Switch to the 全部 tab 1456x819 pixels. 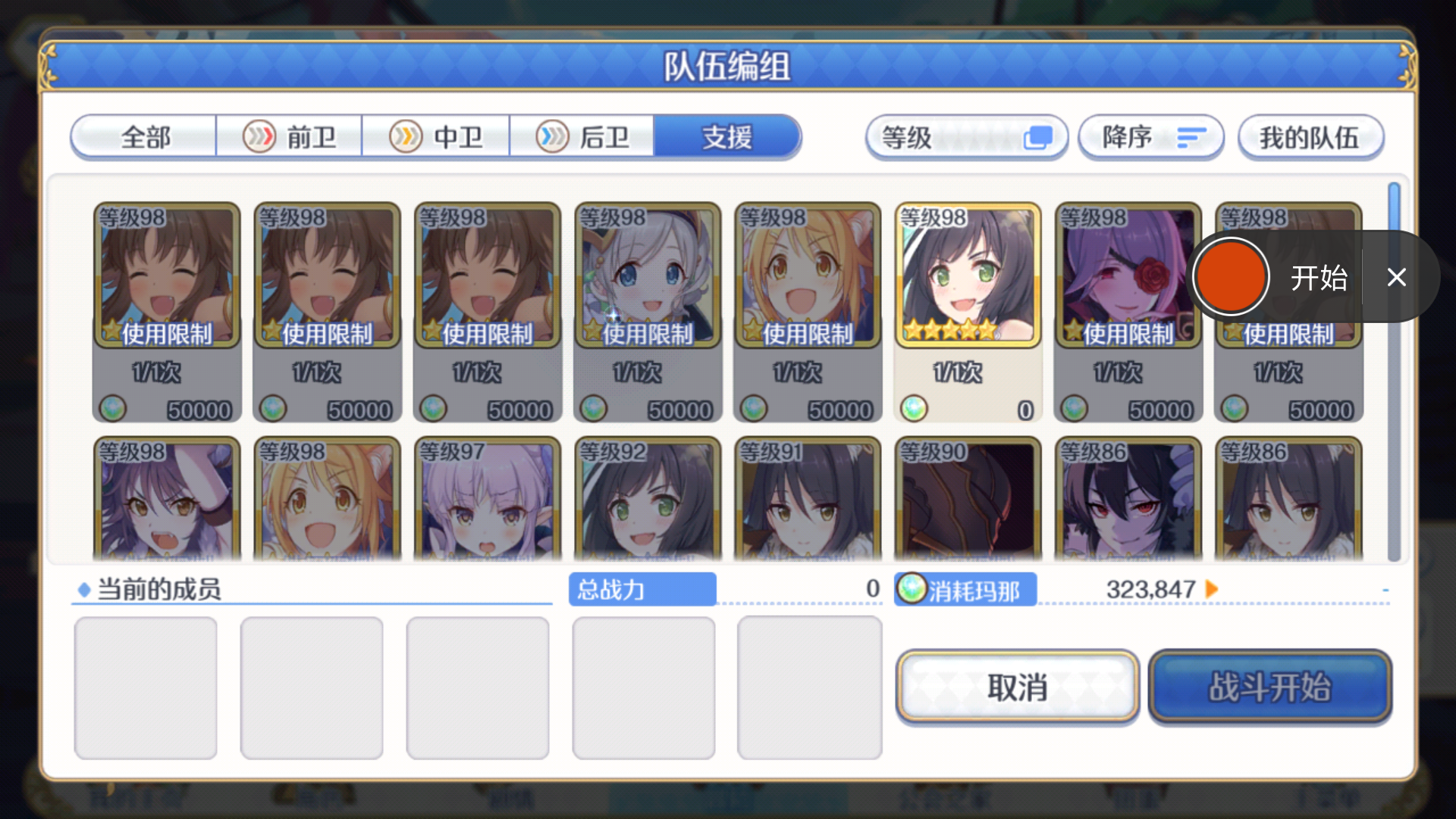[144, 137]
